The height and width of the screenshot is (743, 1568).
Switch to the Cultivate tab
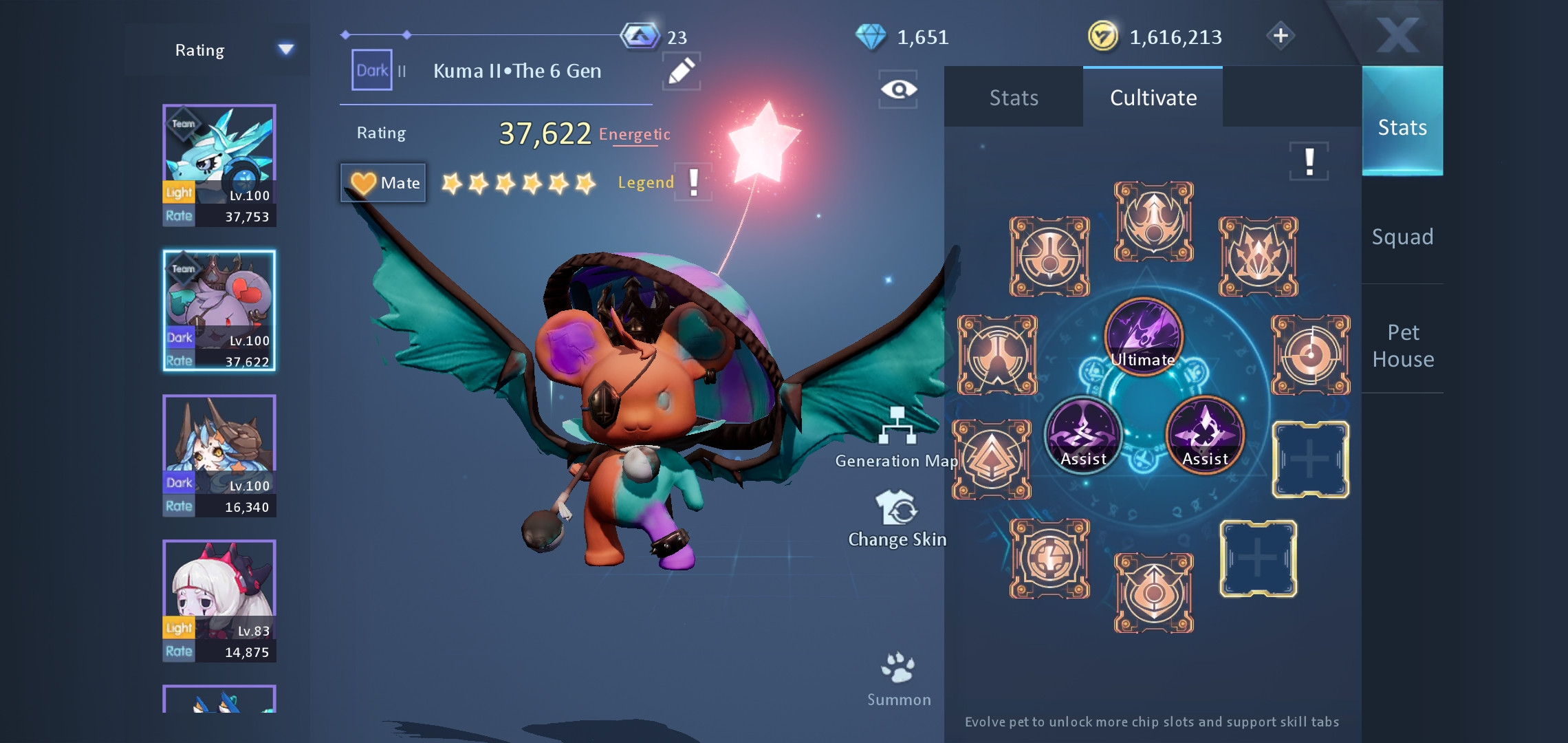click(1153, 98)
